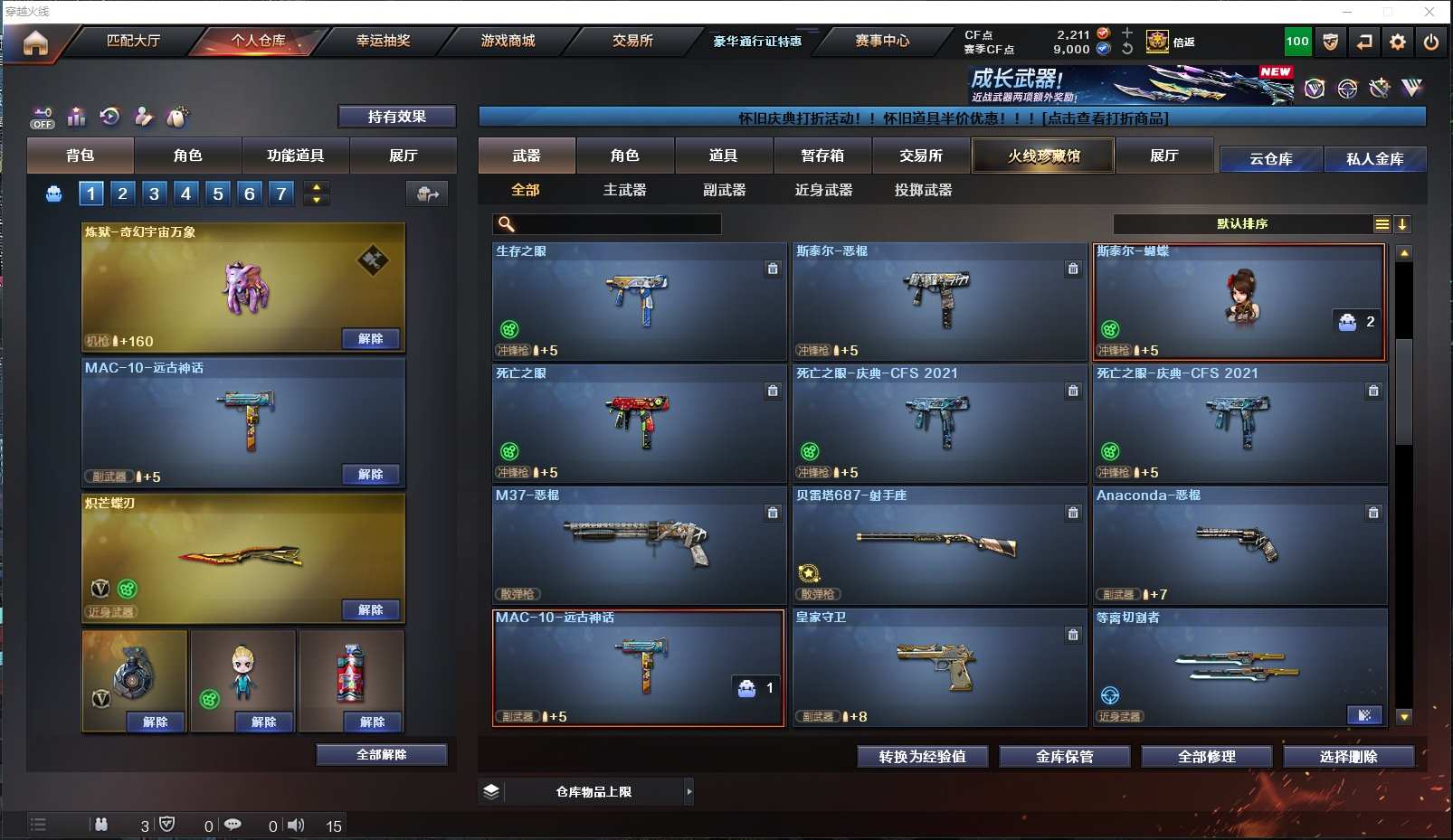The width and height of the screenshot is (1453, 840).
Task: Open the 匹配大厅 matchmaking lobby
Action: (133, 41)
